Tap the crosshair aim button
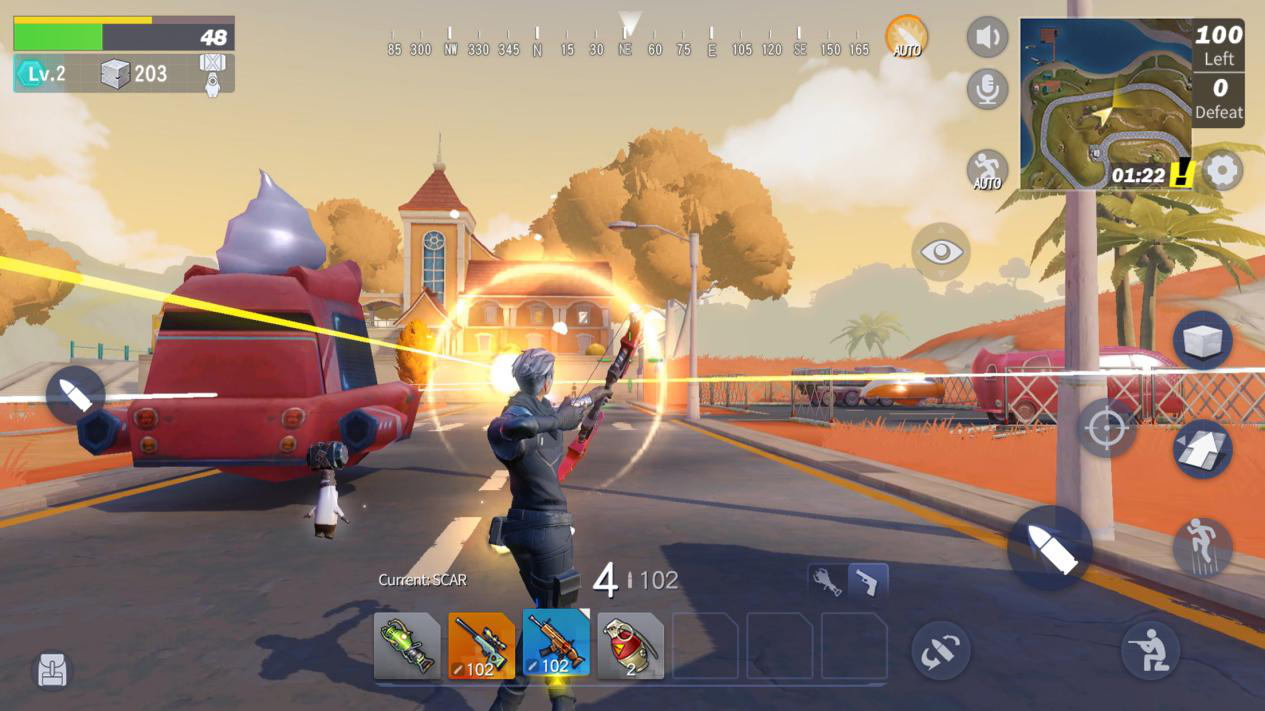The image size is (1265, 711). click(1106, 429)
